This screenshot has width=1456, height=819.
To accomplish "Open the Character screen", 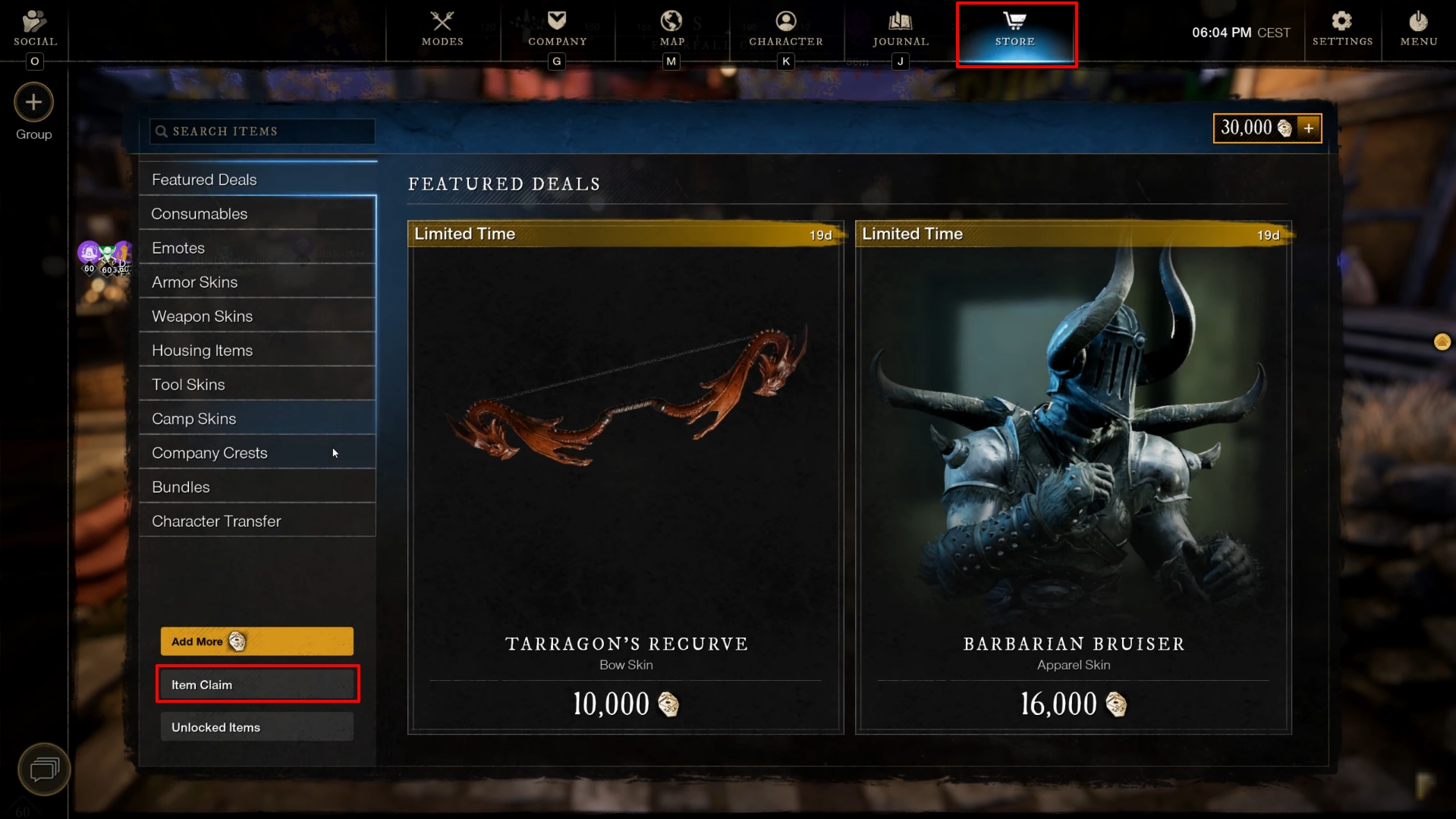I will pyautogui.click(x=785, y=30).
